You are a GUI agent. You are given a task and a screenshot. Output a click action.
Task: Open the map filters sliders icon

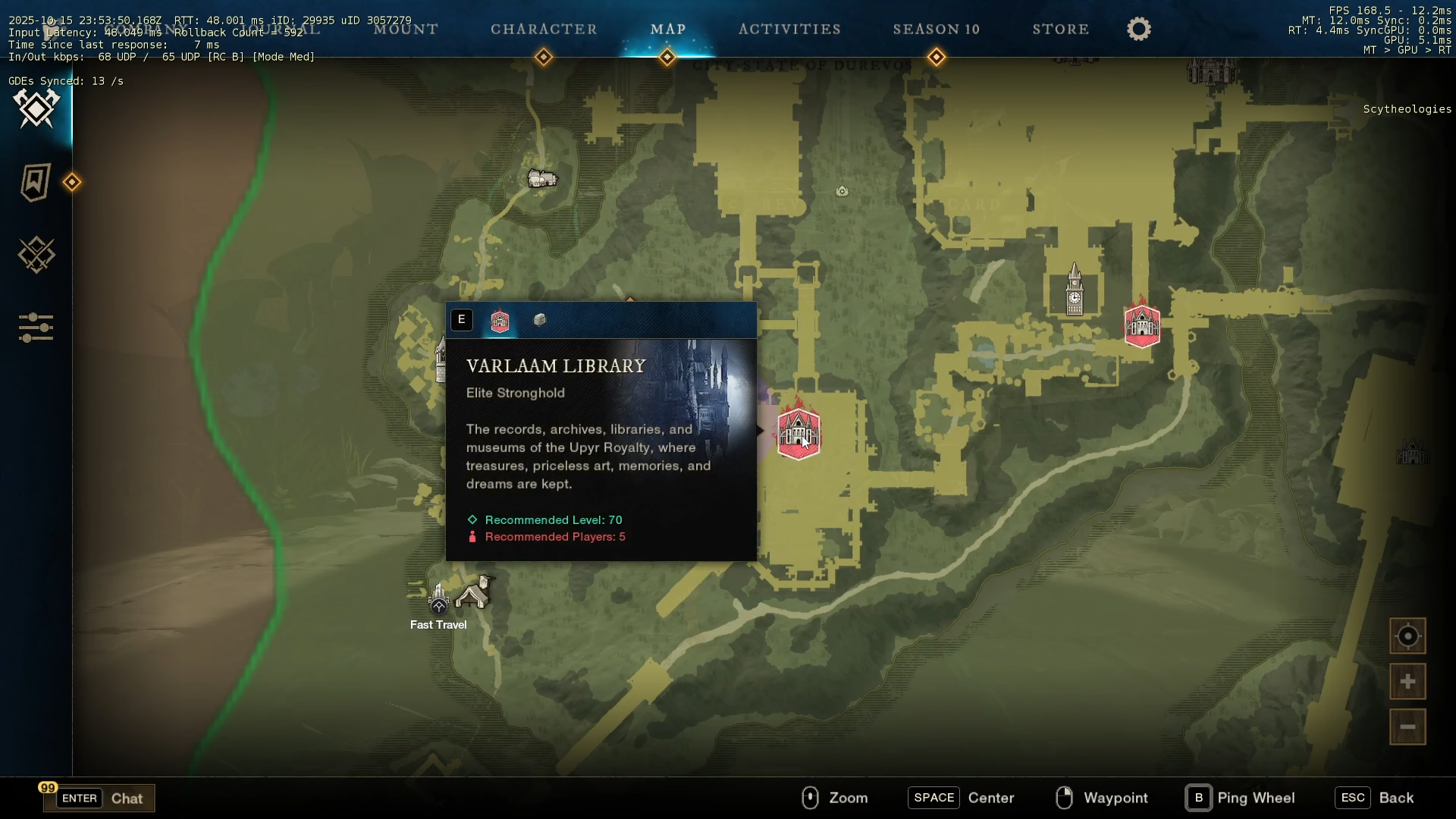36,328
